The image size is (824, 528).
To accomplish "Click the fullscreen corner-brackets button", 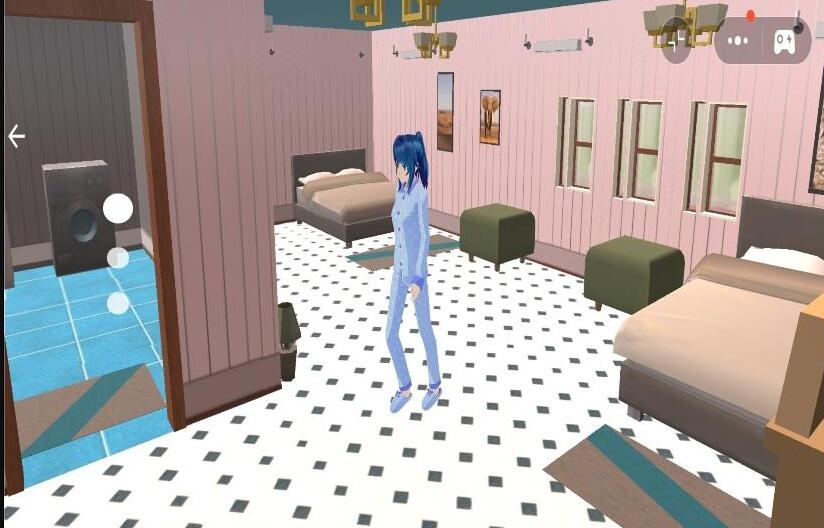I will coord(677,40).
